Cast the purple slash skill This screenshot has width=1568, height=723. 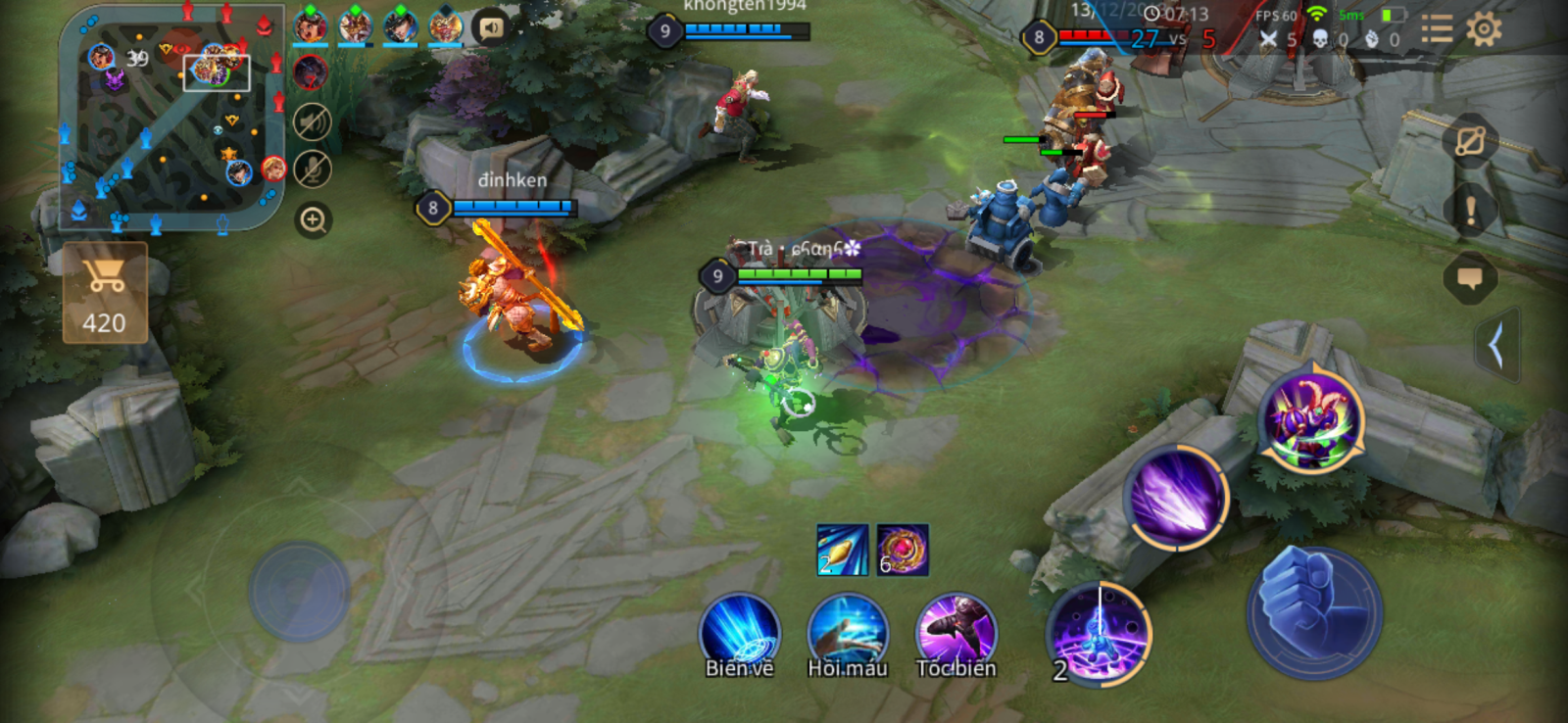coord(1176,497)
